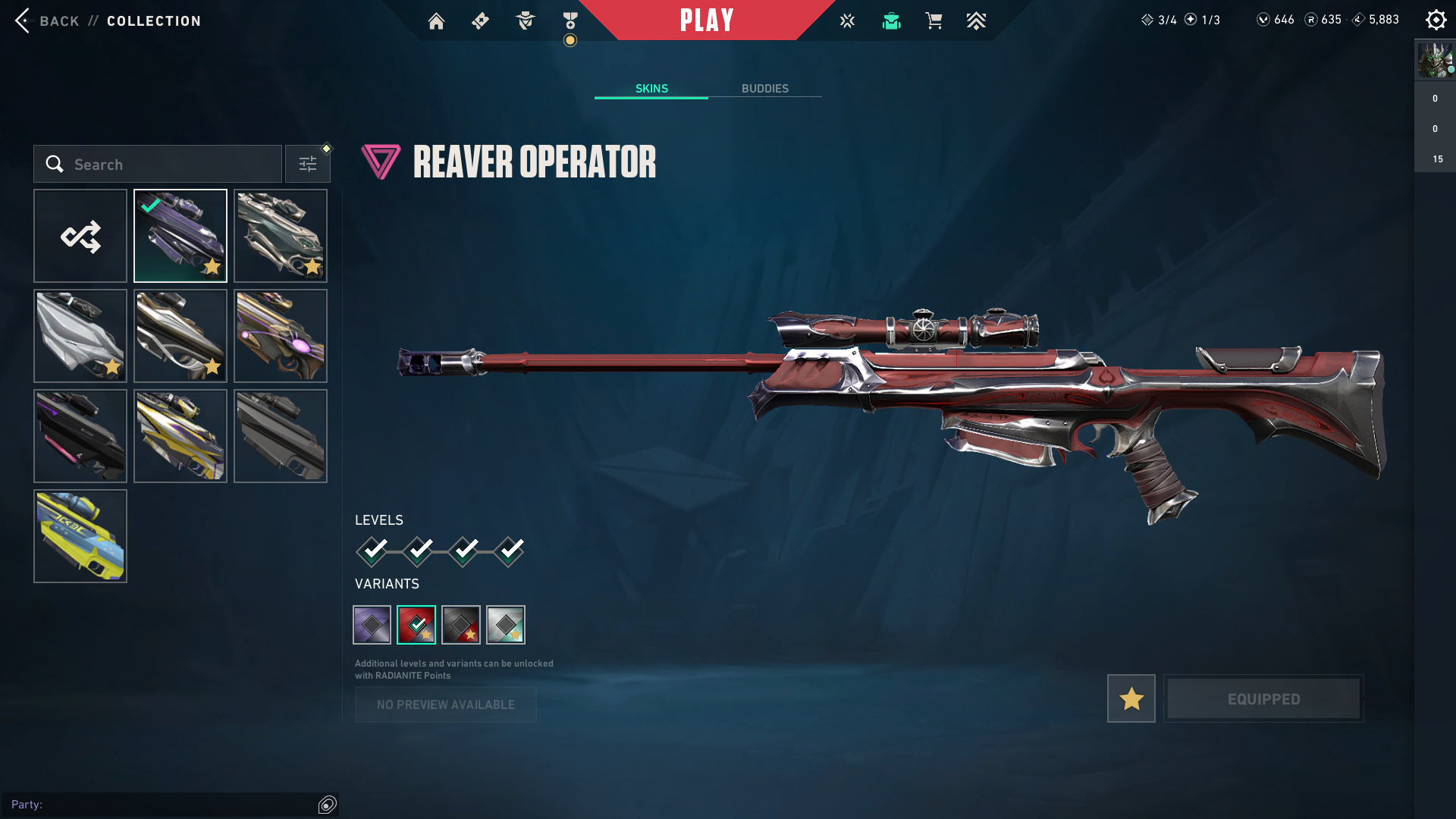Screen dimensions: 1456x819
Task: Click the EQUIPPED button
Action: point(1263,698)
